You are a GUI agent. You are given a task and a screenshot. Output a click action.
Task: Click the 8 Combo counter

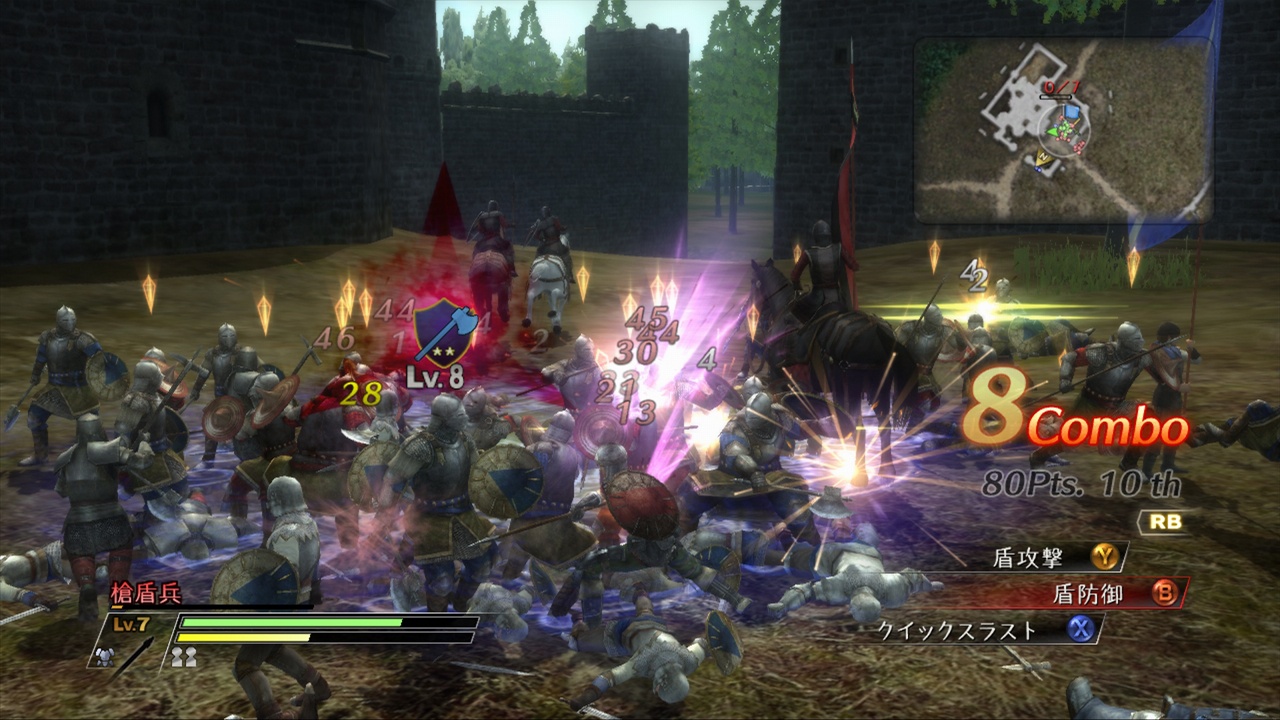(1071, 417)
